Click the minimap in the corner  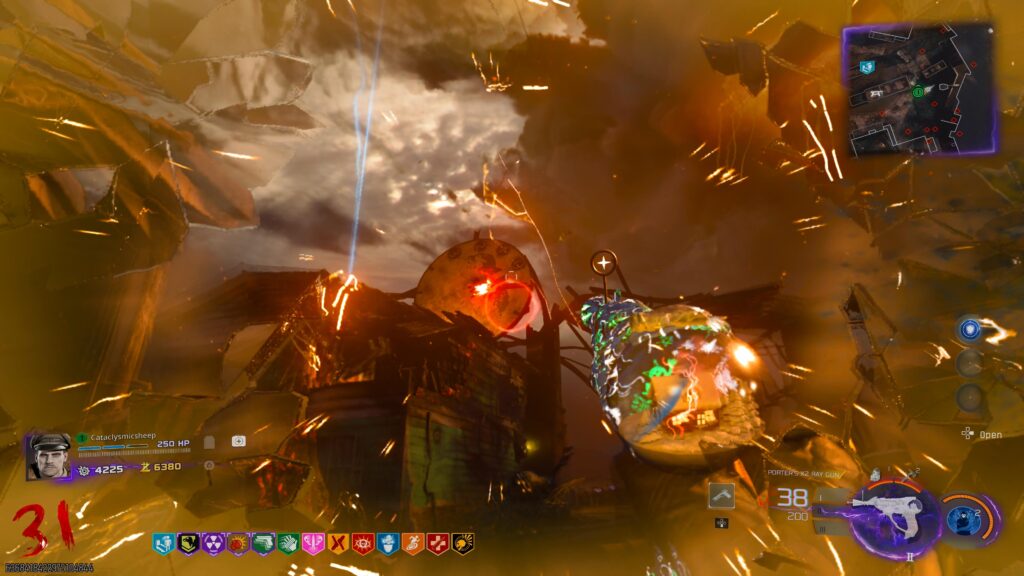(920, 90)
